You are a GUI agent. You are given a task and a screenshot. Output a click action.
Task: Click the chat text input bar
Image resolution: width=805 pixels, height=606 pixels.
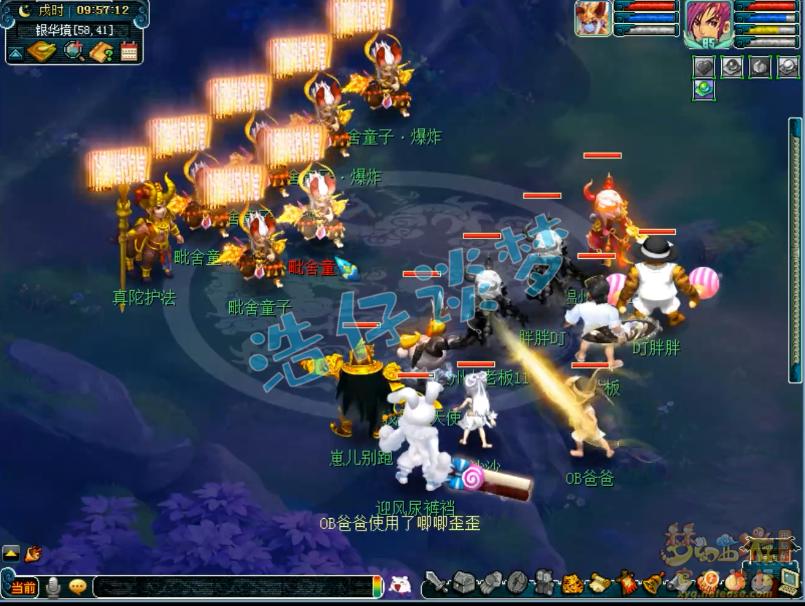(235, 587)
